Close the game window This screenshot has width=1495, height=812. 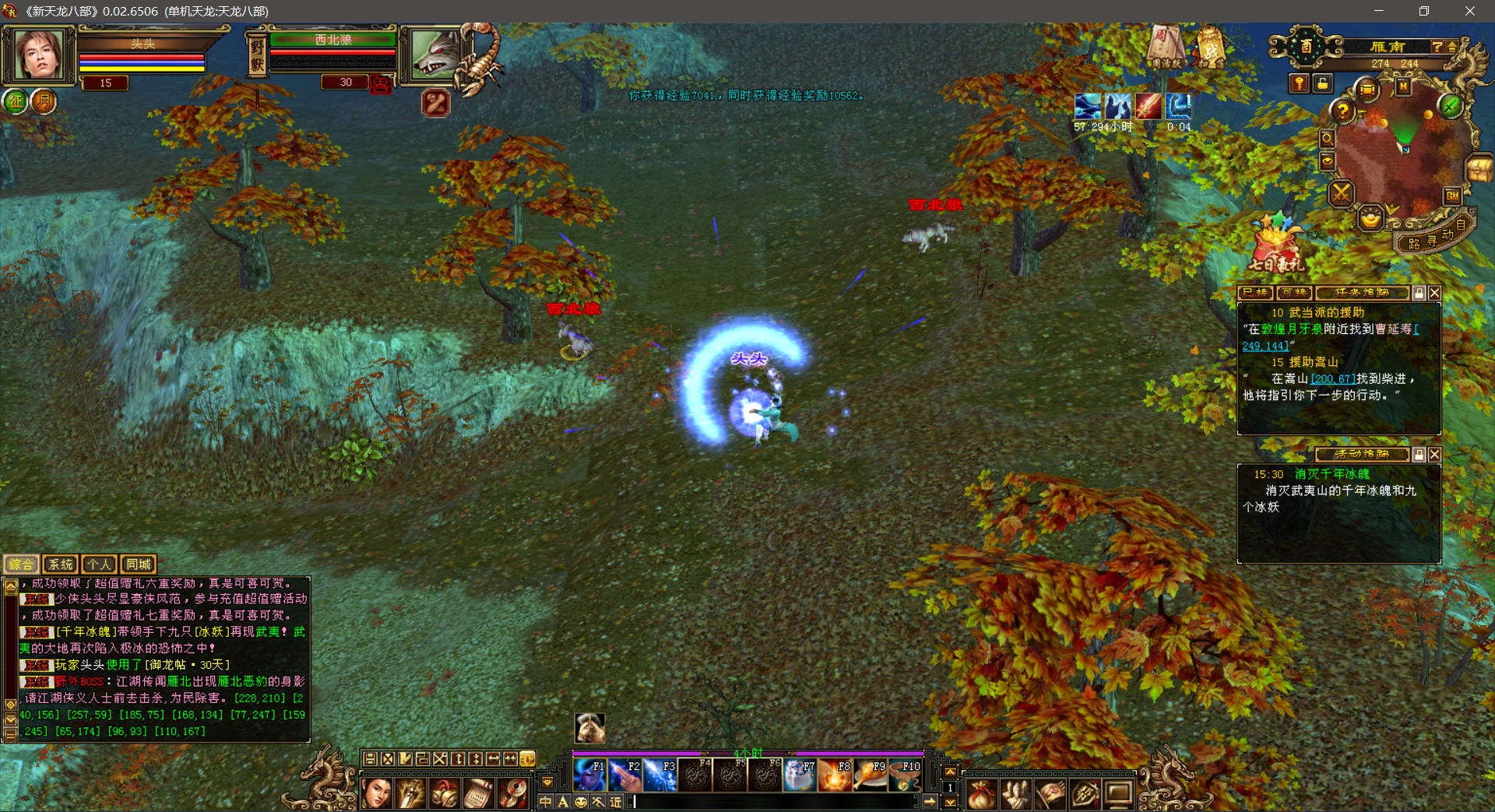coord(1469,11)
